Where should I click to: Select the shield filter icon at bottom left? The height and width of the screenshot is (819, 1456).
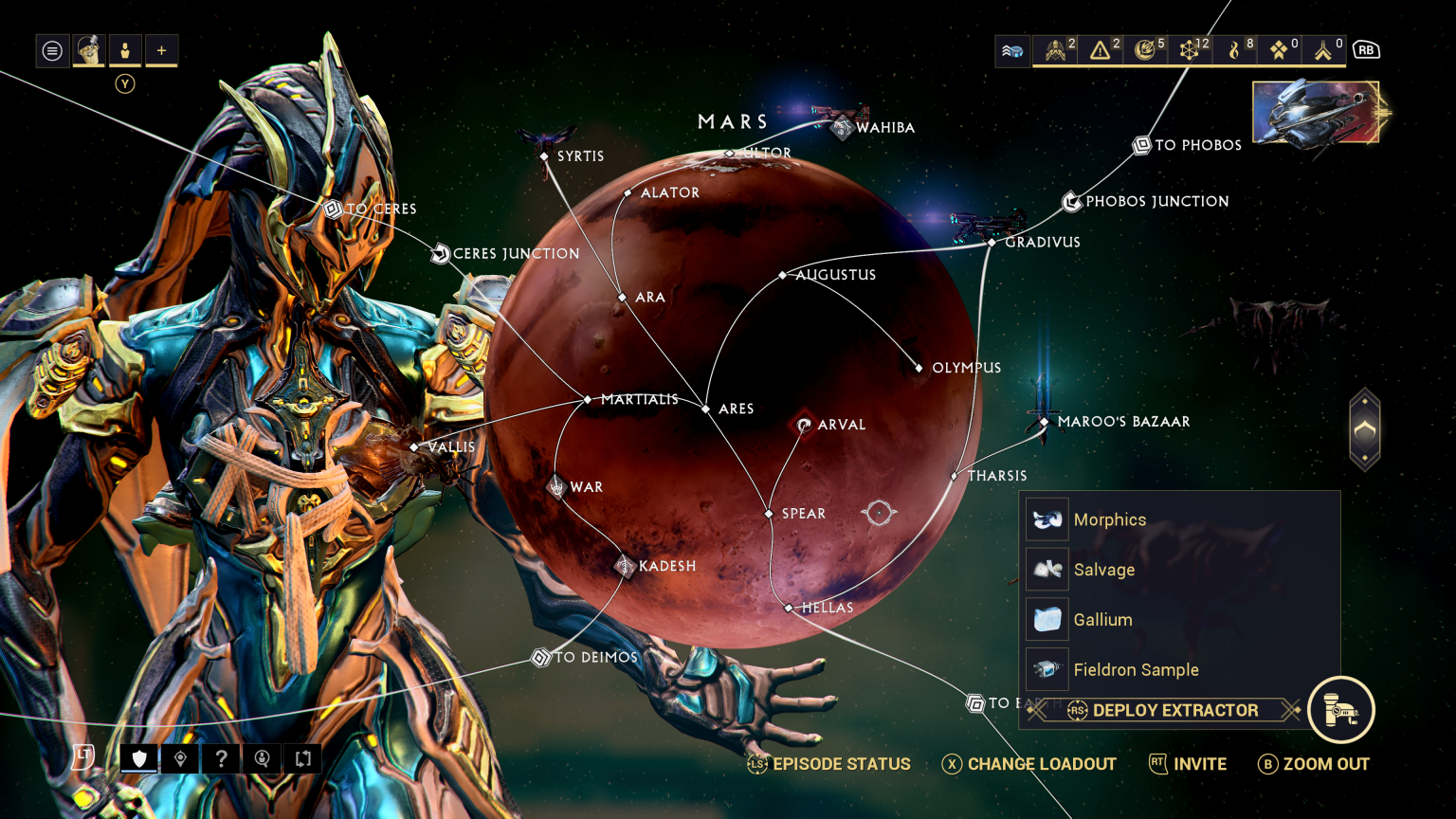point(138,758)
